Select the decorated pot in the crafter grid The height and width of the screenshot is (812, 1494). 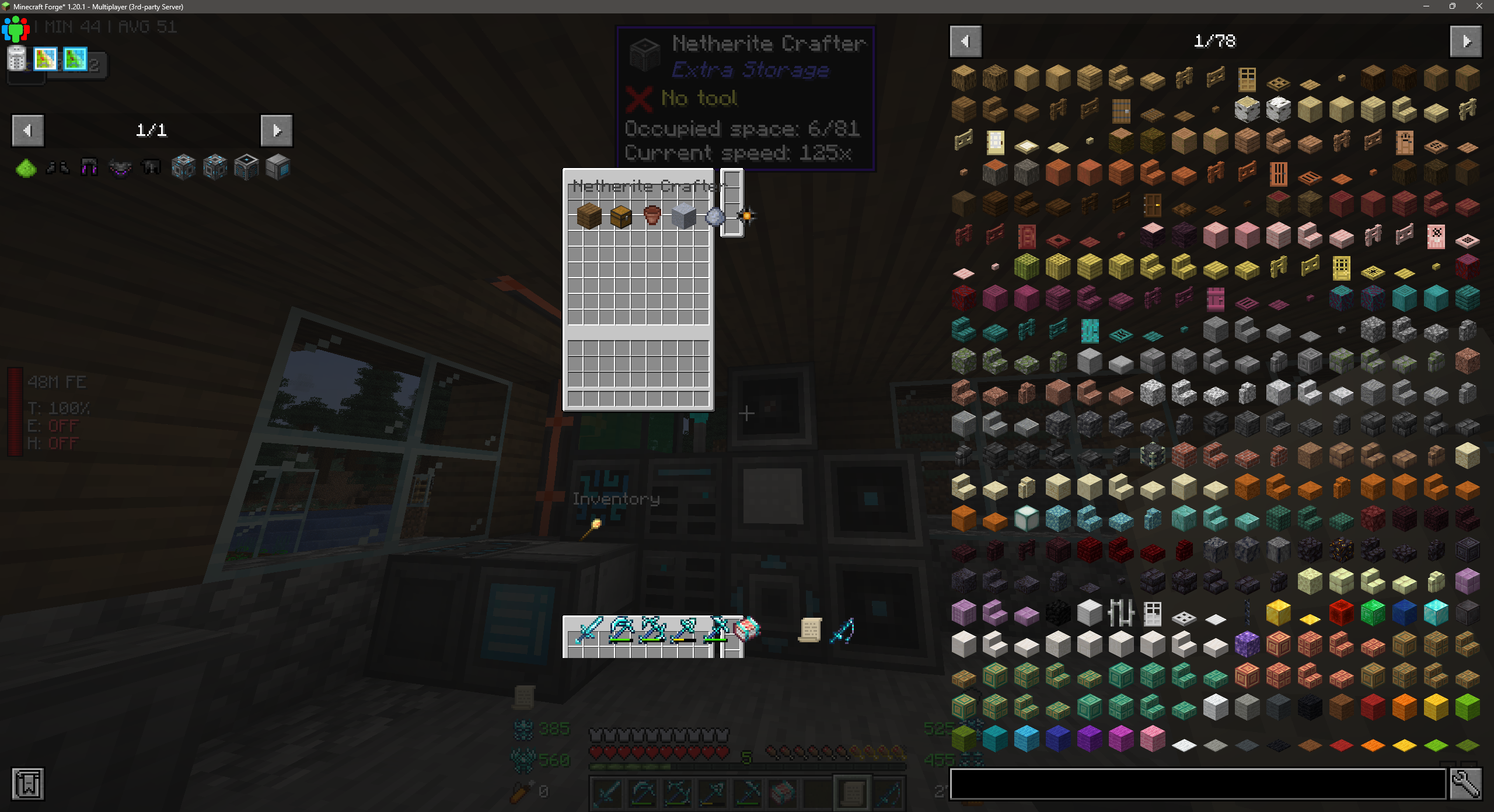tap(652, 217)
